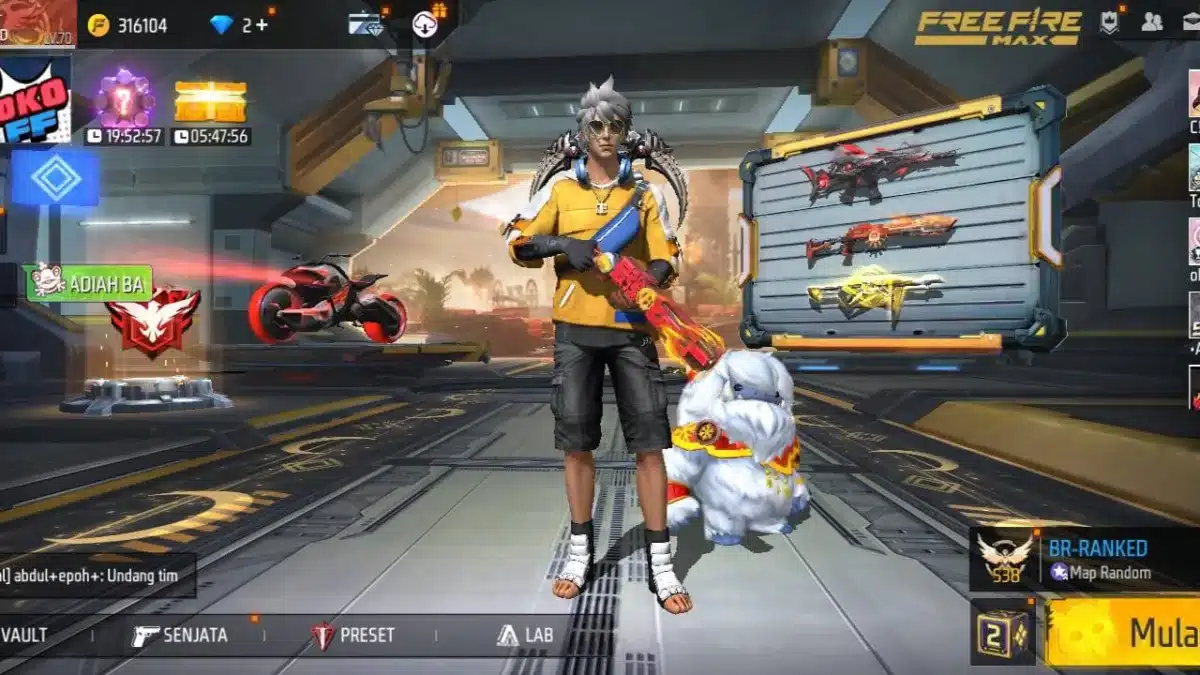The image size is (1200, 675).
Task: Open the Senjata weapons menu
Action: pyautogui.click(x=180, y=635)
